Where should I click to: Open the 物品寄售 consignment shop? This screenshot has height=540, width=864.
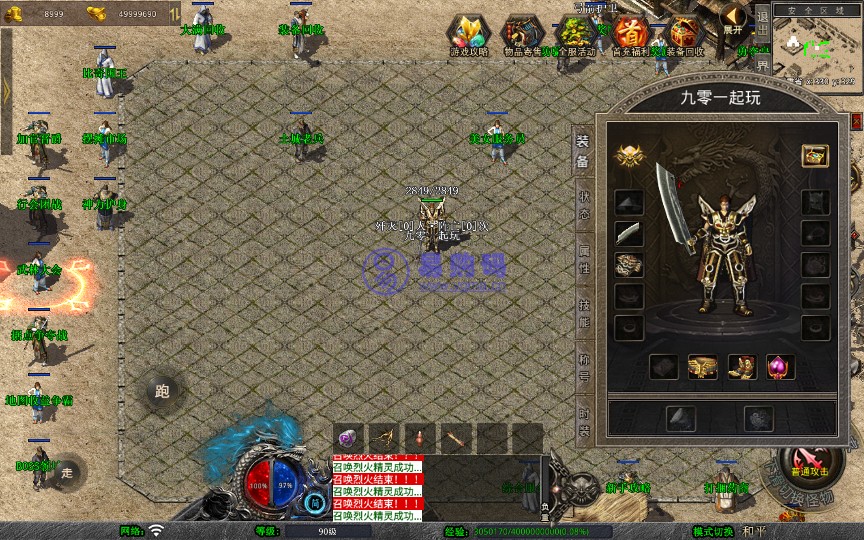(522, 33)
